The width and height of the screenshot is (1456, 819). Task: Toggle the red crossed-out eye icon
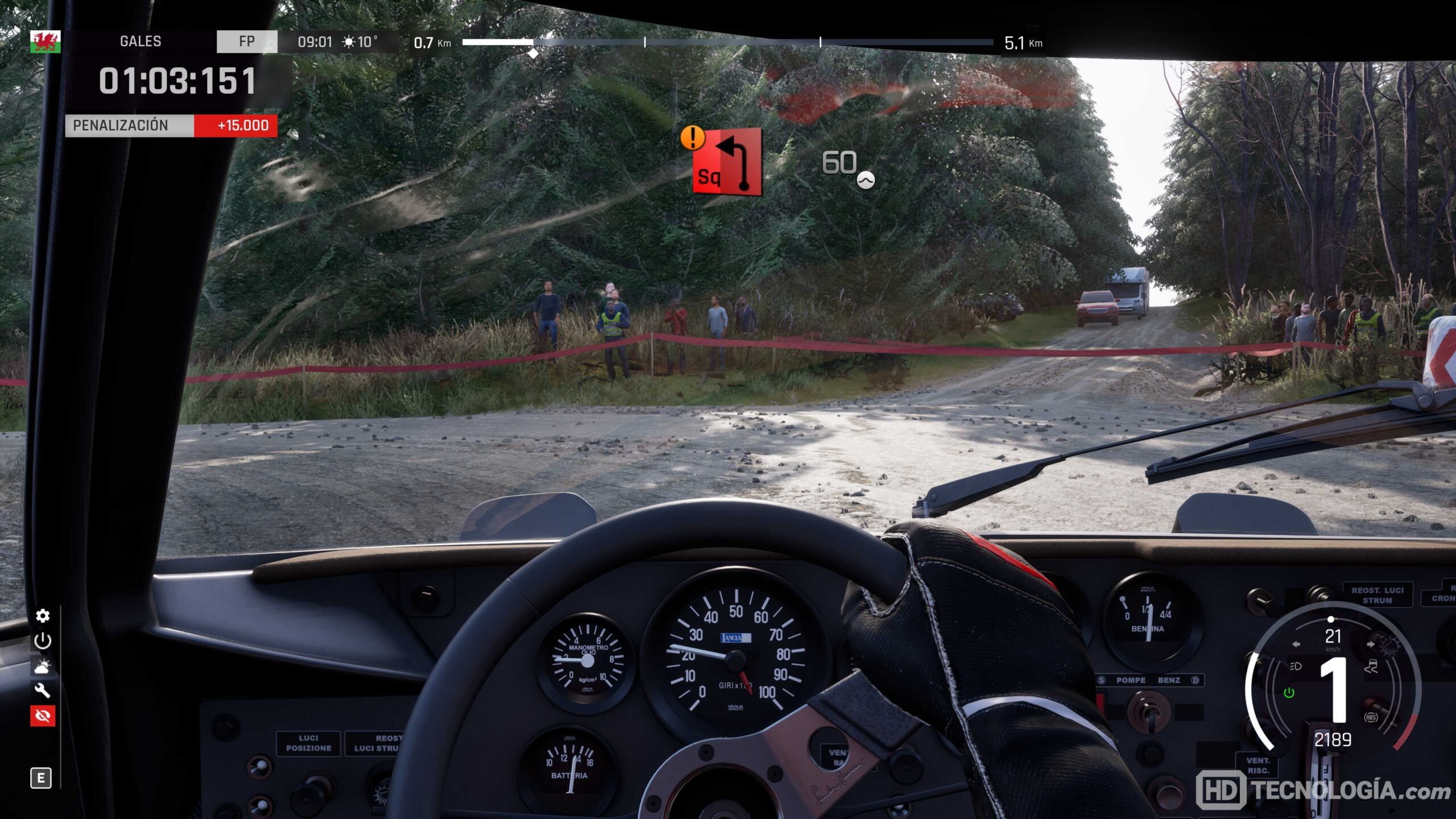click(x=43, y=715)
